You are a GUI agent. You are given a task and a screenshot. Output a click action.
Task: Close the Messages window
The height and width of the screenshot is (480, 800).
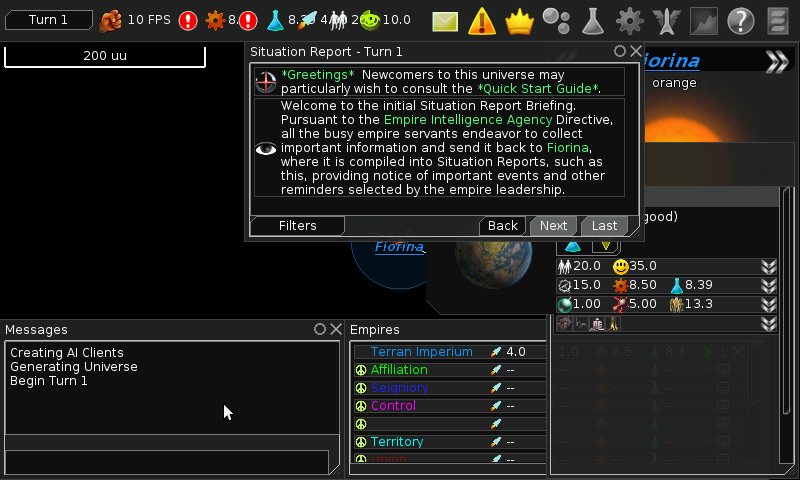tap(335, 329)
